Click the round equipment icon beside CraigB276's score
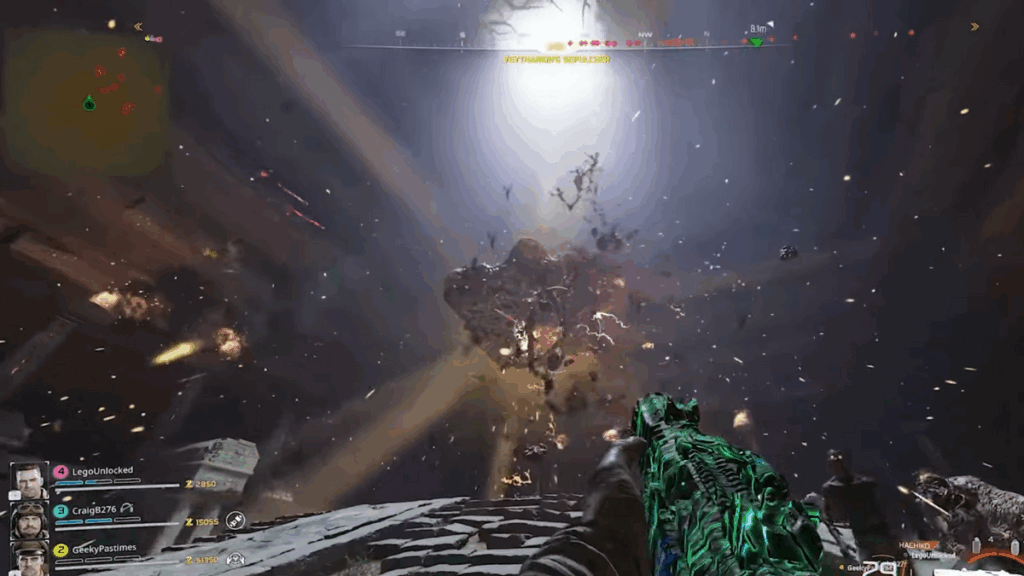The image size is (1024, 576). coord(235,520)
